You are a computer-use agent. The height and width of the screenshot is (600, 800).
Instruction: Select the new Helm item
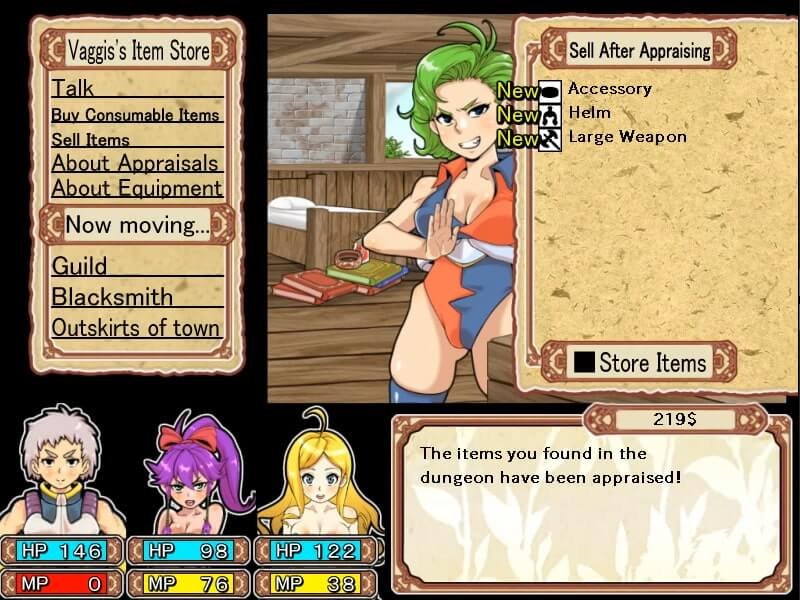pyautogui.click(x=589, y=113)
